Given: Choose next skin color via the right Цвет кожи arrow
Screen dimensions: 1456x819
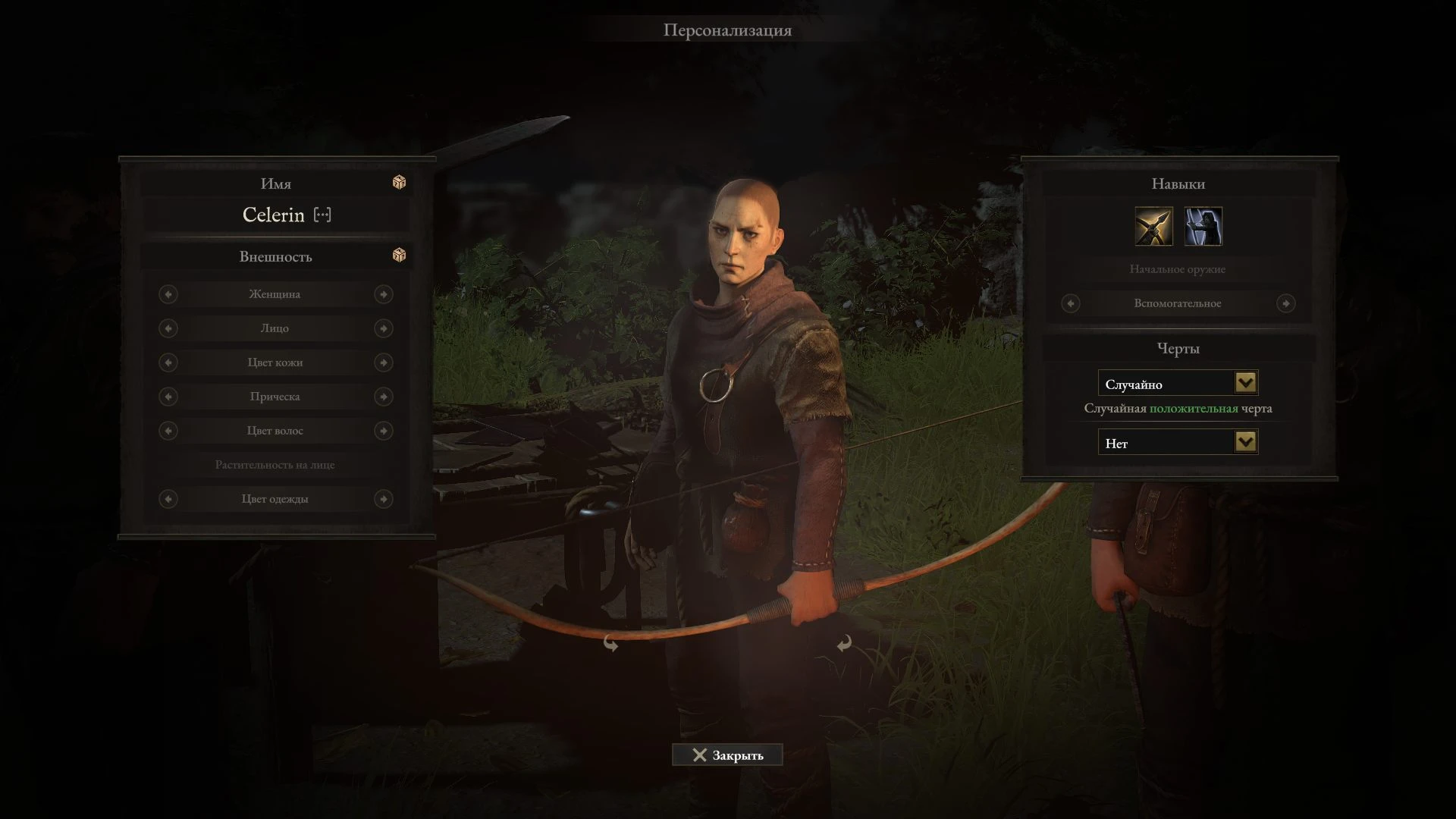Looking at the screenshot, I should 384,362.
